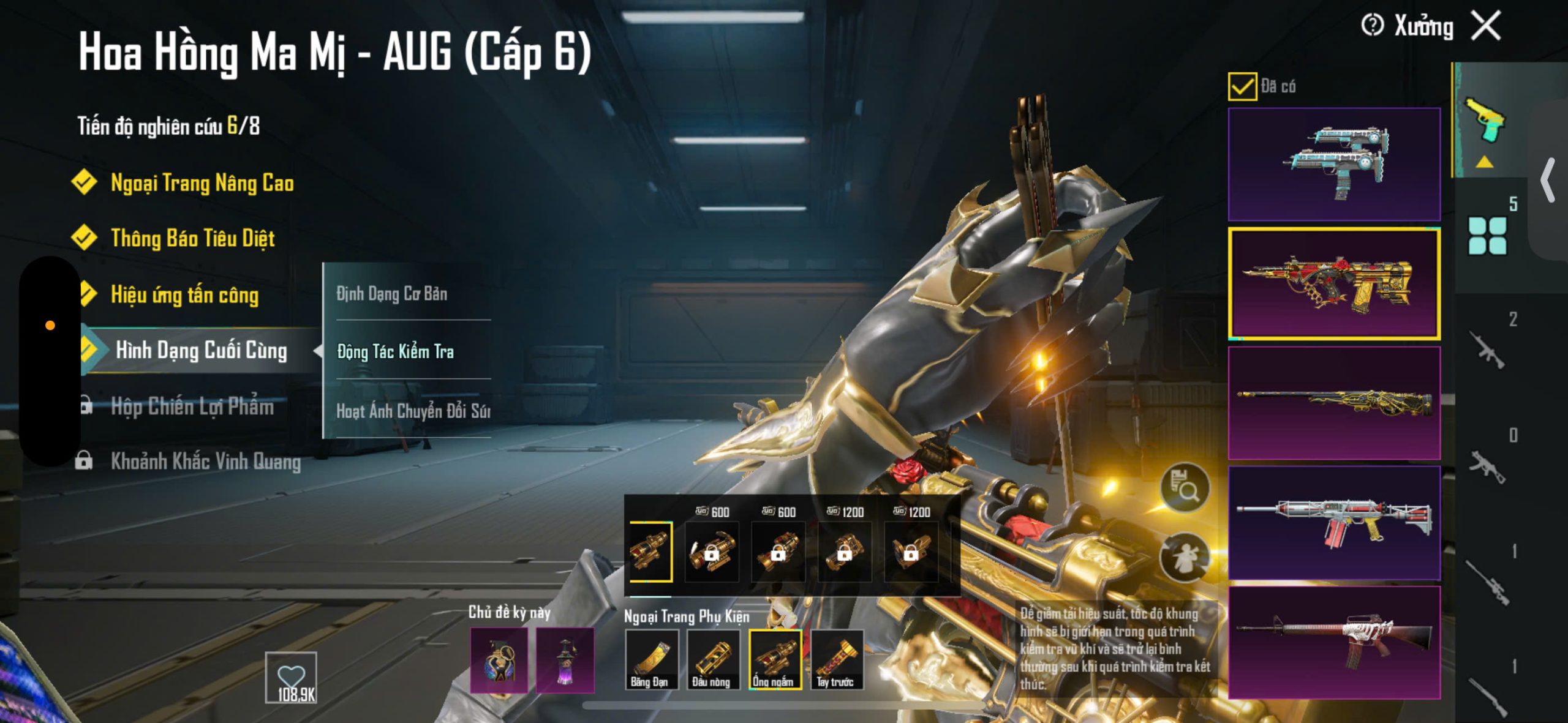Open the inspect magnifier button
This screenshot has height=723, width=1568.
point(1185,488)
